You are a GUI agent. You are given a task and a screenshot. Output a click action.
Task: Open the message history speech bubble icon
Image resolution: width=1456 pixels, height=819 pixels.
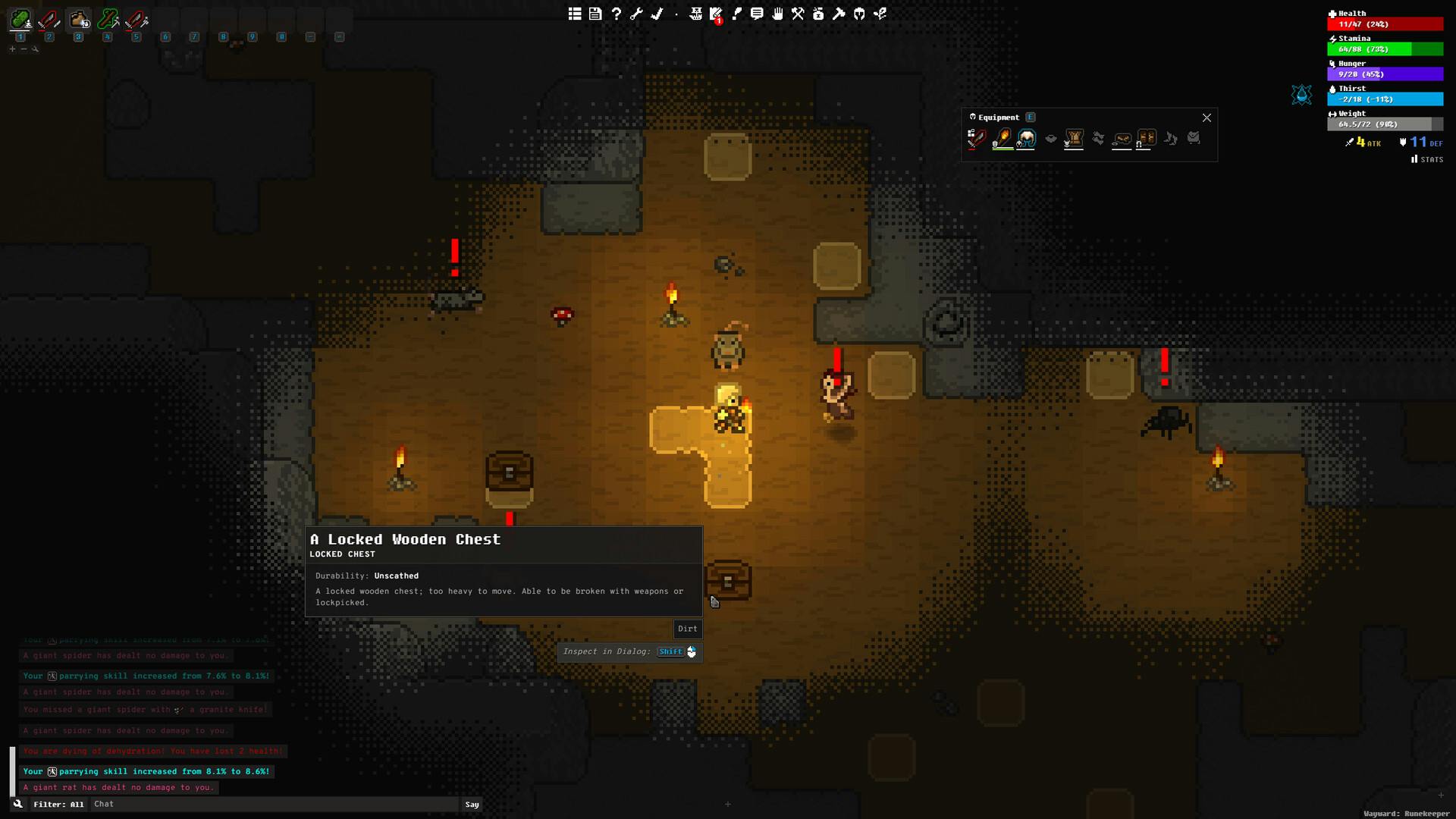756,13
